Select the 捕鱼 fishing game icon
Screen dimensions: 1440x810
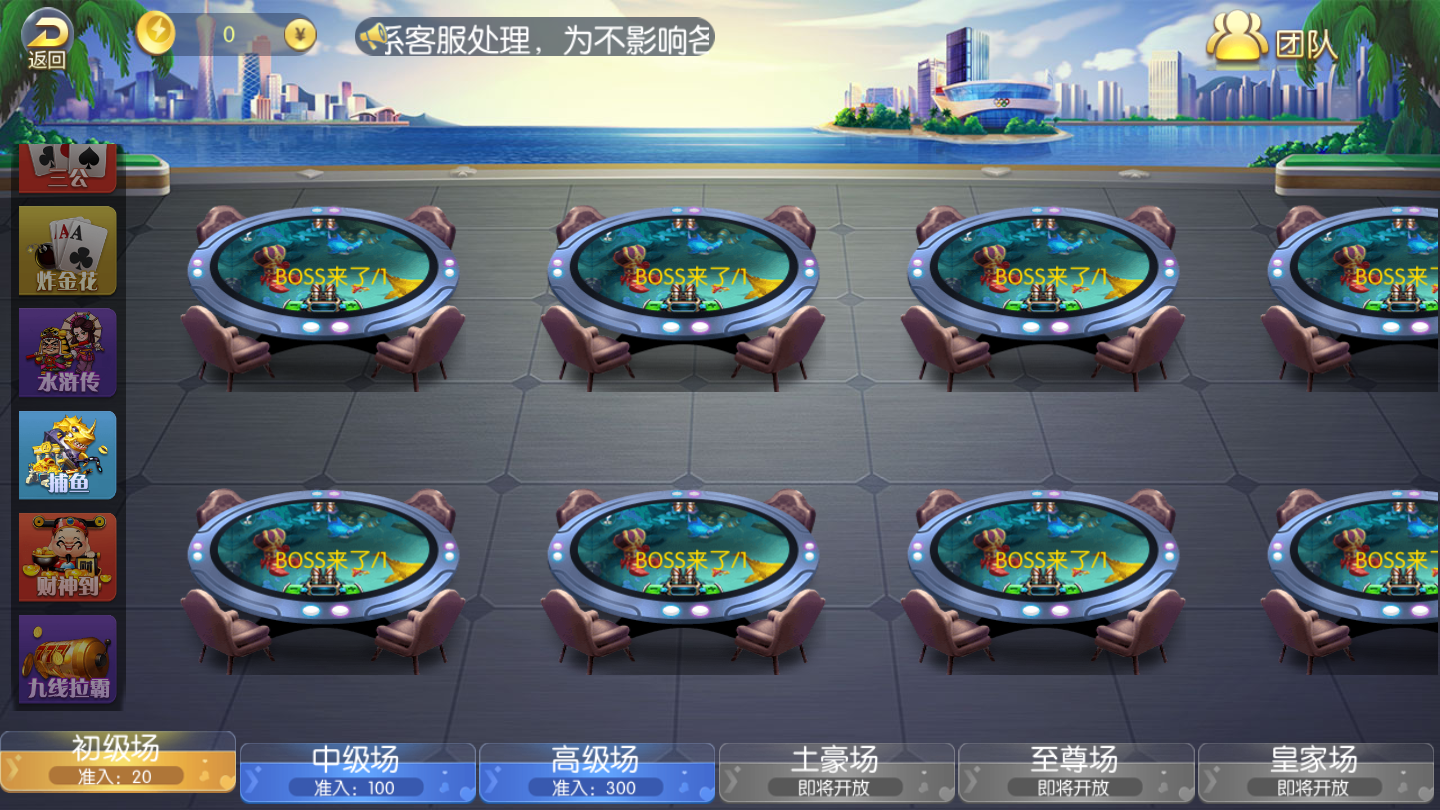[x=67, y=455]
